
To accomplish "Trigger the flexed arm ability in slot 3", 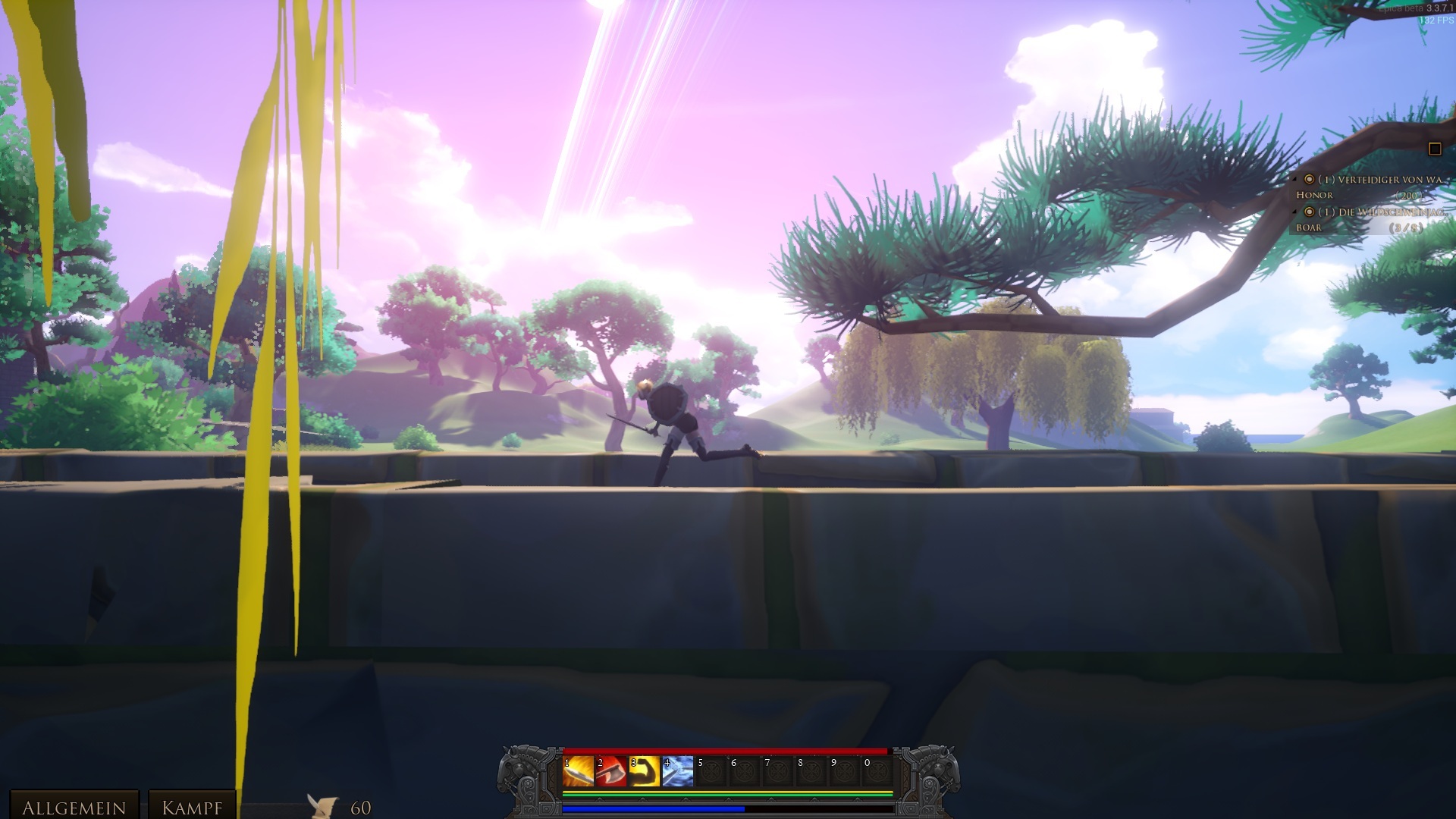I will coord(645,771).
